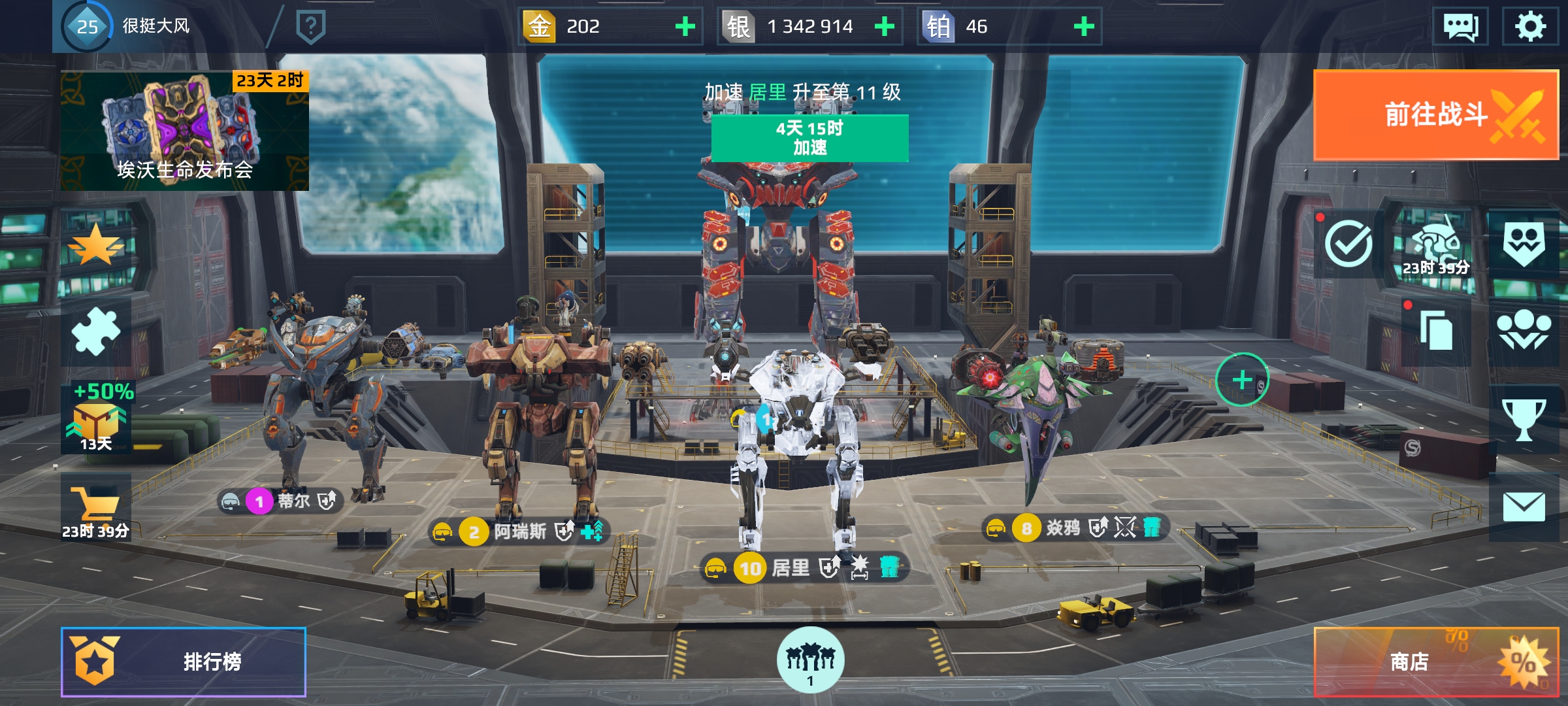Speed up the 居里 upgrade with 加速
Image resolution: width=1568 pixels, height=706 pixels.
click(809, 138)
